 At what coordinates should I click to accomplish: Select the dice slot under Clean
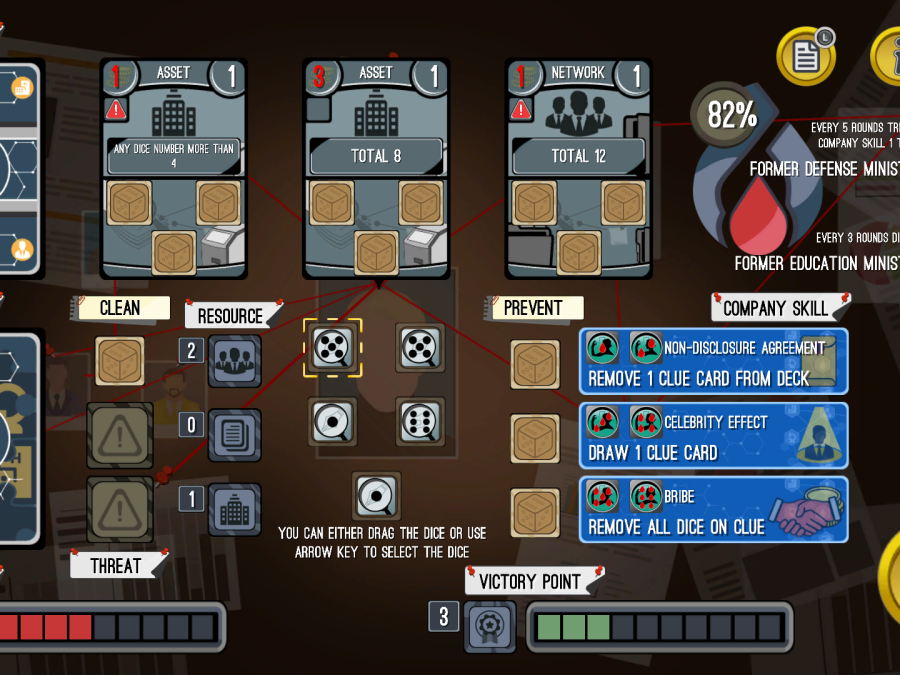click(x=121, y=361)
